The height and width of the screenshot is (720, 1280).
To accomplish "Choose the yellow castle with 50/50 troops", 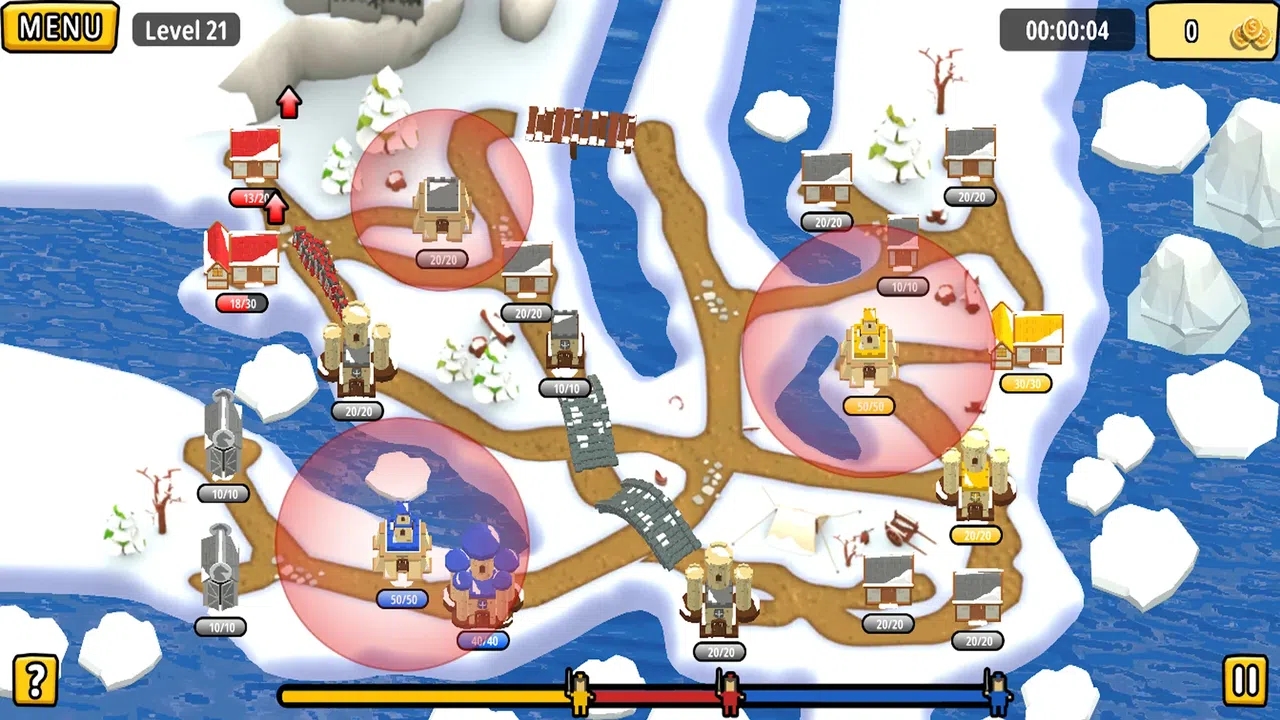I will click(868, 350).
